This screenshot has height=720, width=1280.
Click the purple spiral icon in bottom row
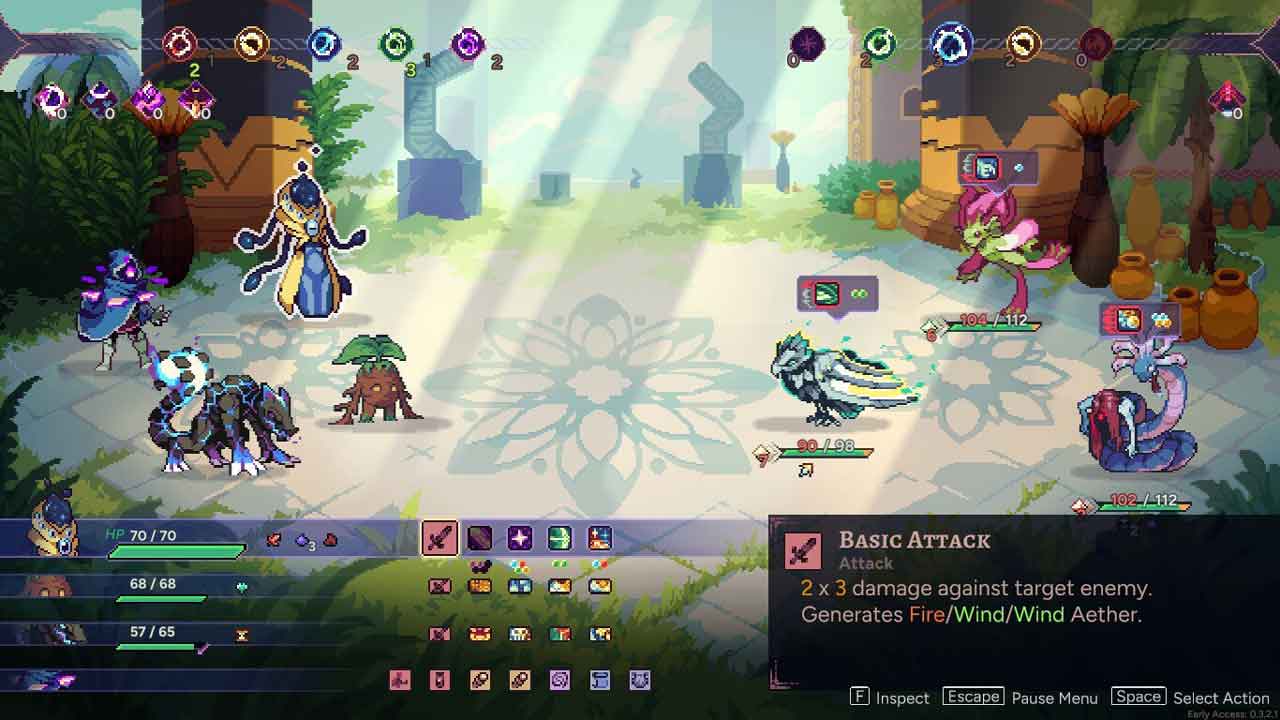560,681
